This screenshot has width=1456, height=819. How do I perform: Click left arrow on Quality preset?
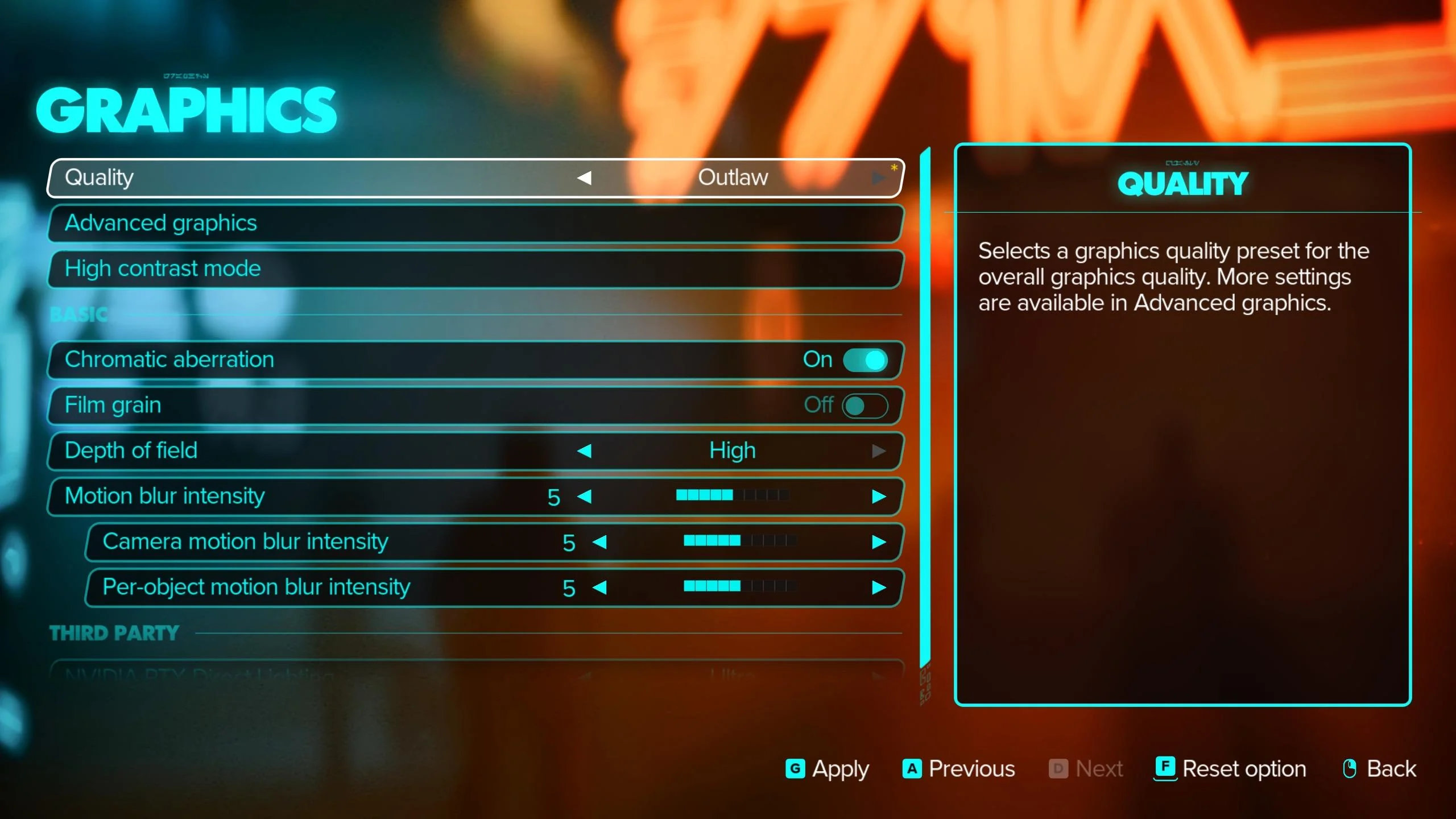coord(584,178)
